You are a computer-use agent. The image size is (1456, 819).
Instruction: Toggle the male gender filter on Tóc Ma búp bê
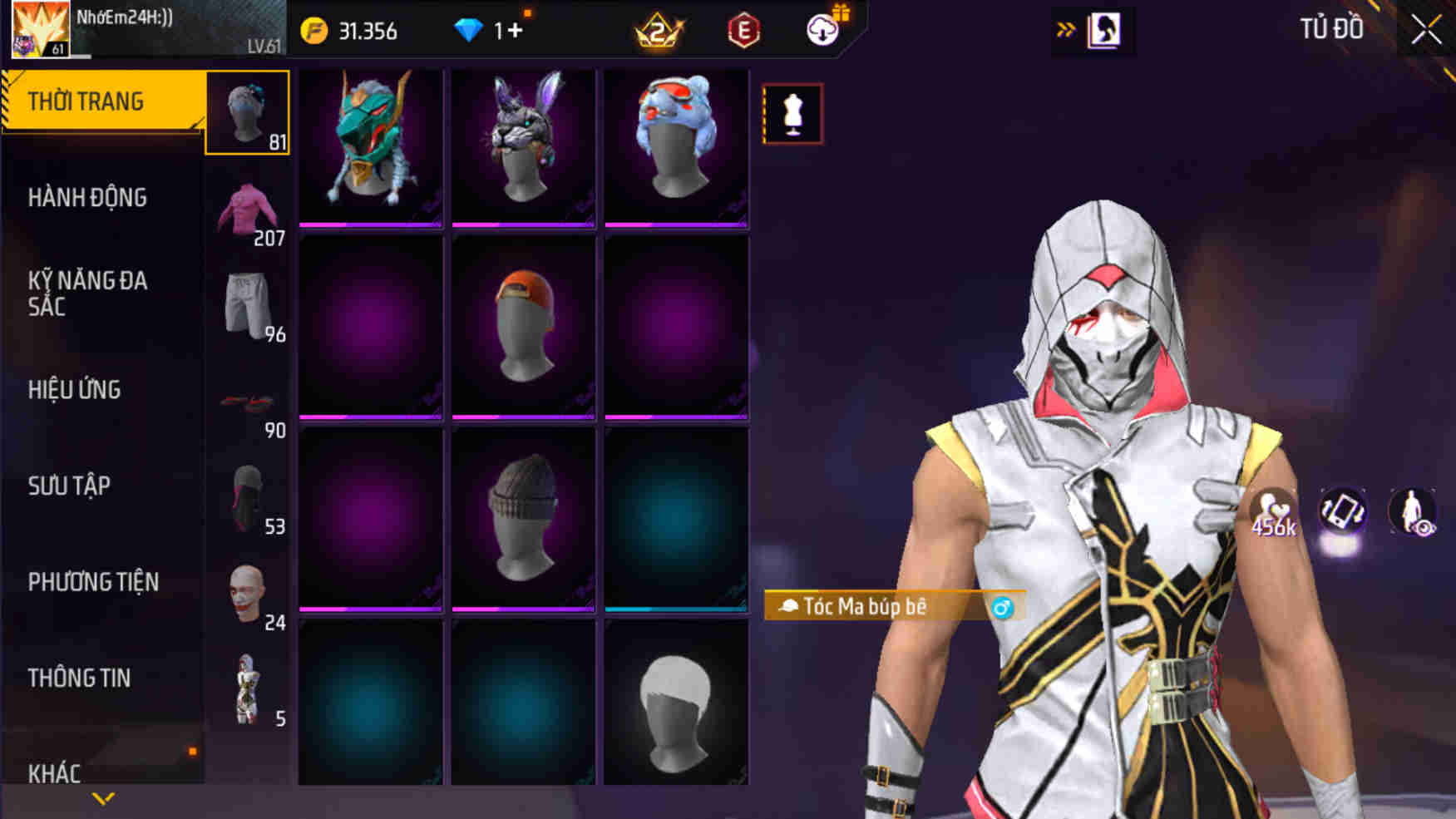1003,607
